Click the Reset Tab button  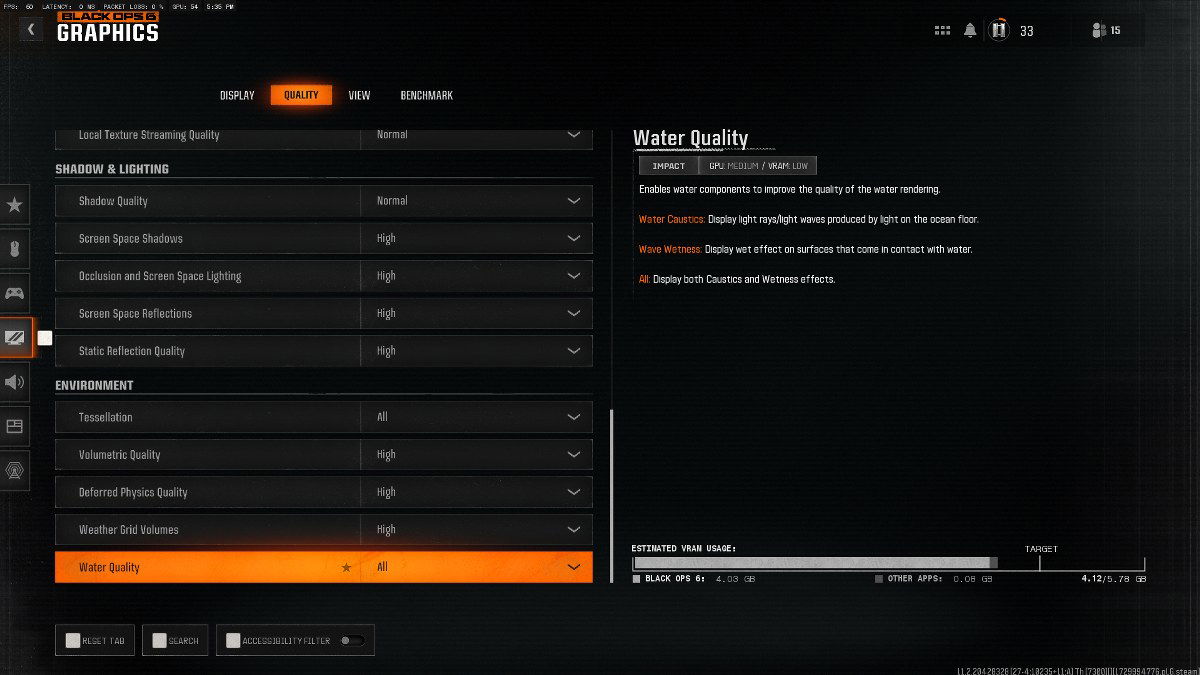pyautogui.click(x=96, y=641)
